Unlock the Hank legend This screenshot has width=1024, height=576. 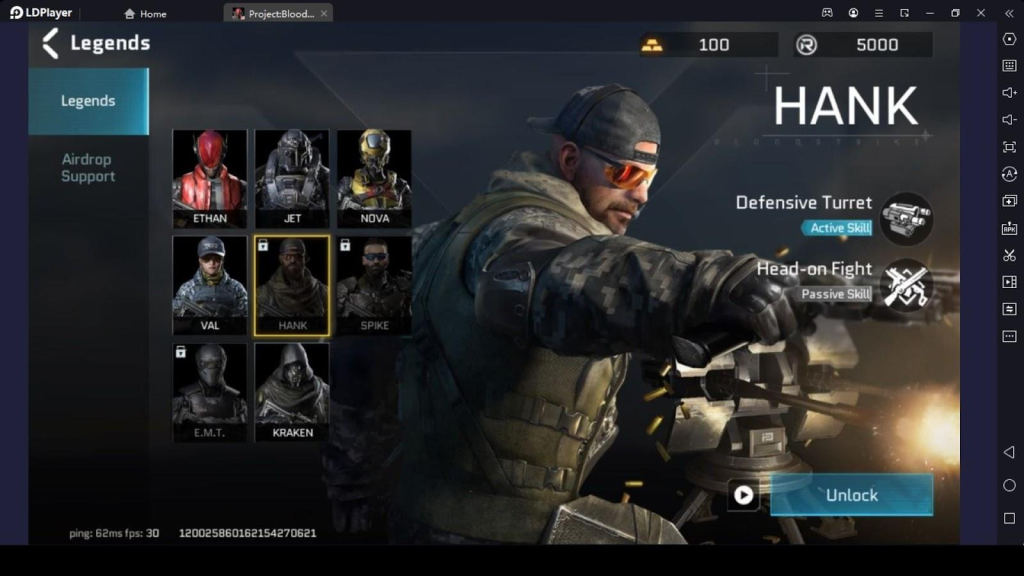[x=851, y=495]
